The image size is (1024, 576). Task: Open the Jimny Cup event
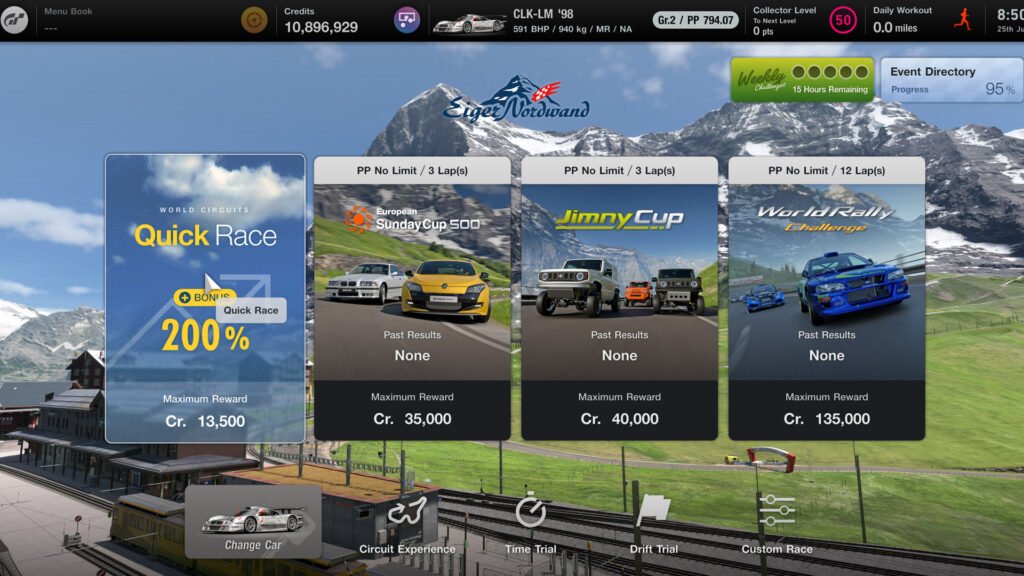coord(619,298)
